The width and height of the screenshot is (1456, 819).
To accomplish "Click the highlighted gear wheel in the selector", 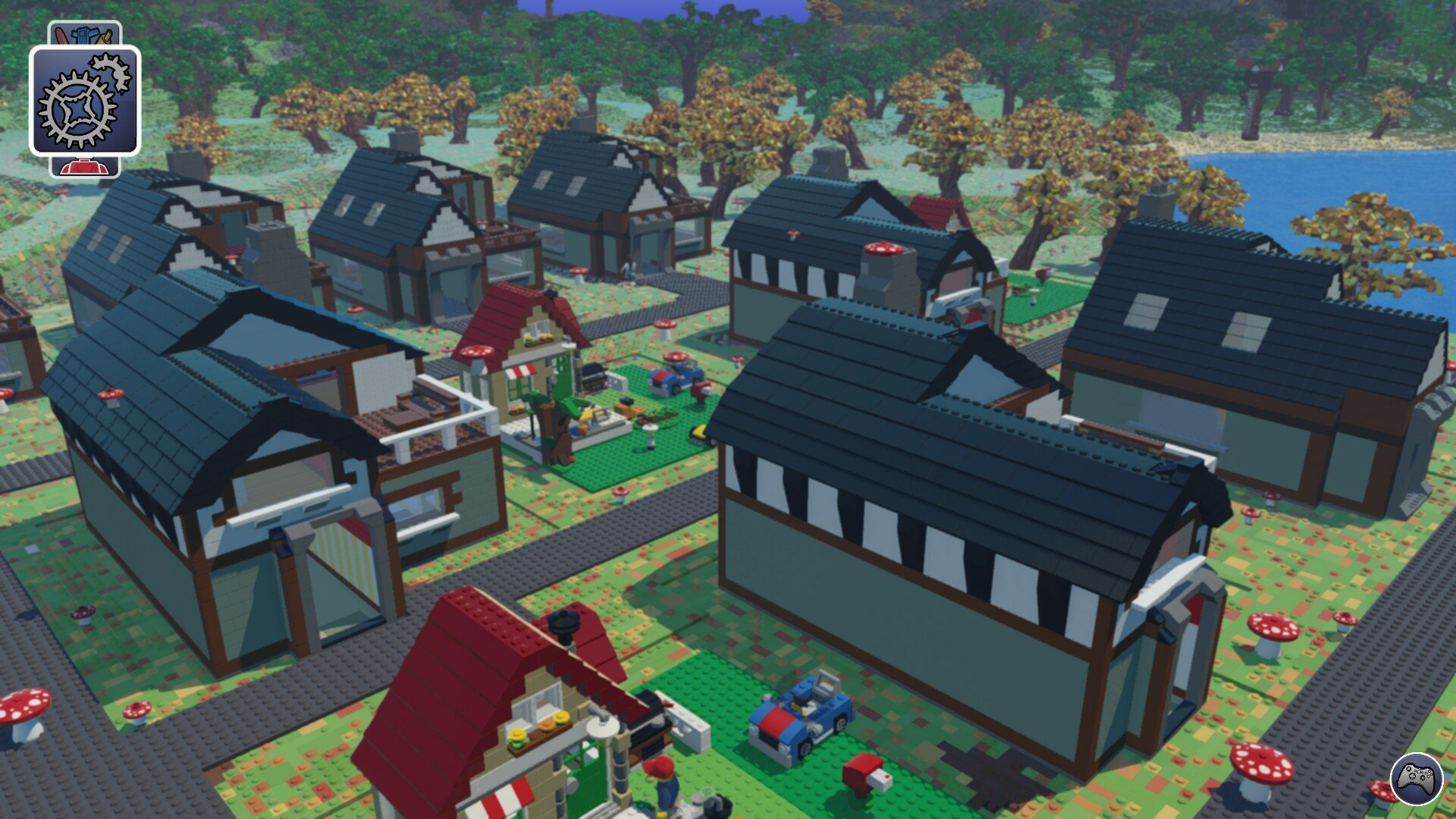I will 76,108.
